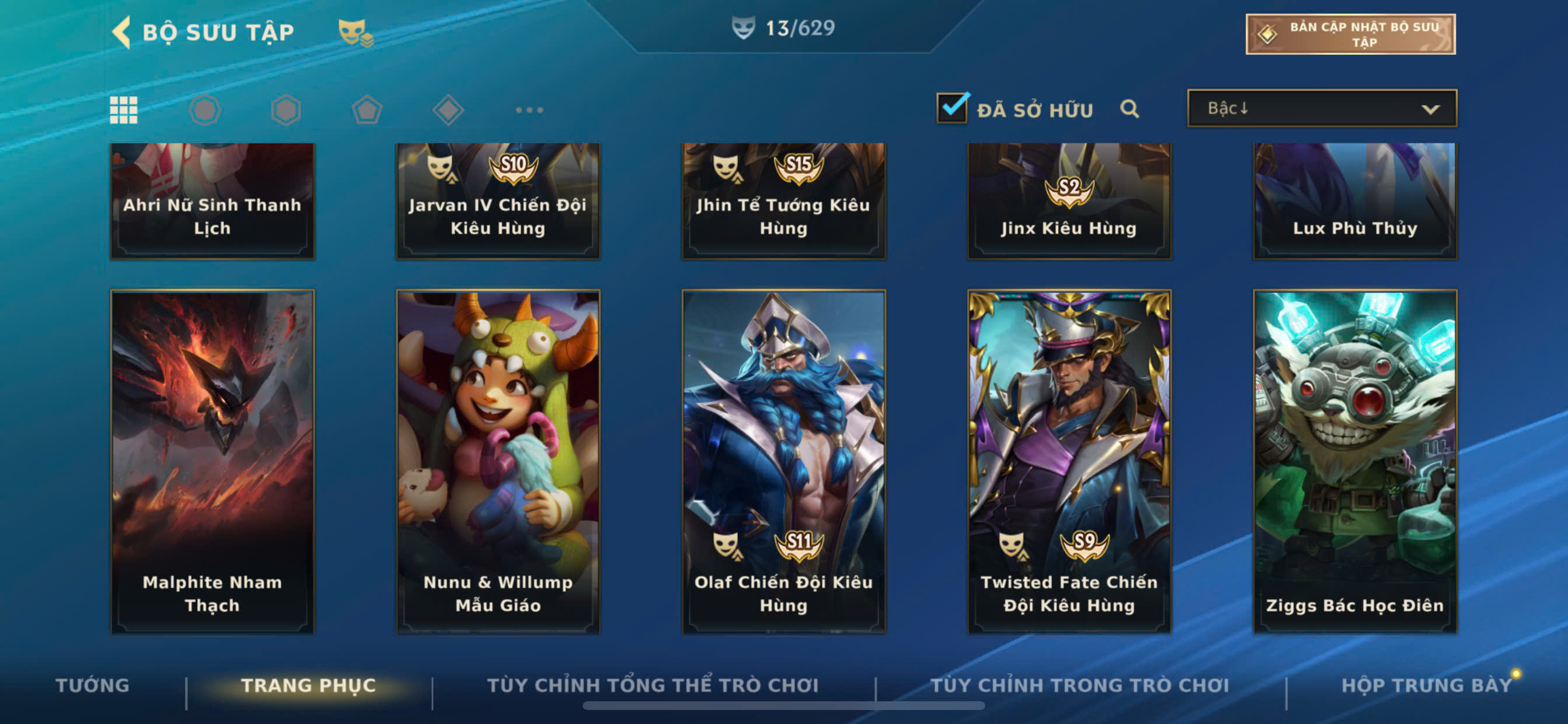Switch to the Hộp Trưng Bày tab
1568x724 pixels.
pyautogui.click(x=1426, y=685)
